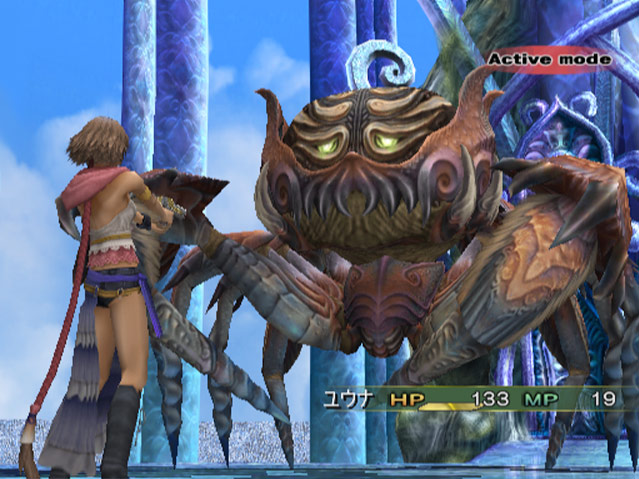Click the Active mode battle indicator
This screenshot has width=639, height=479.
[549, 59]
